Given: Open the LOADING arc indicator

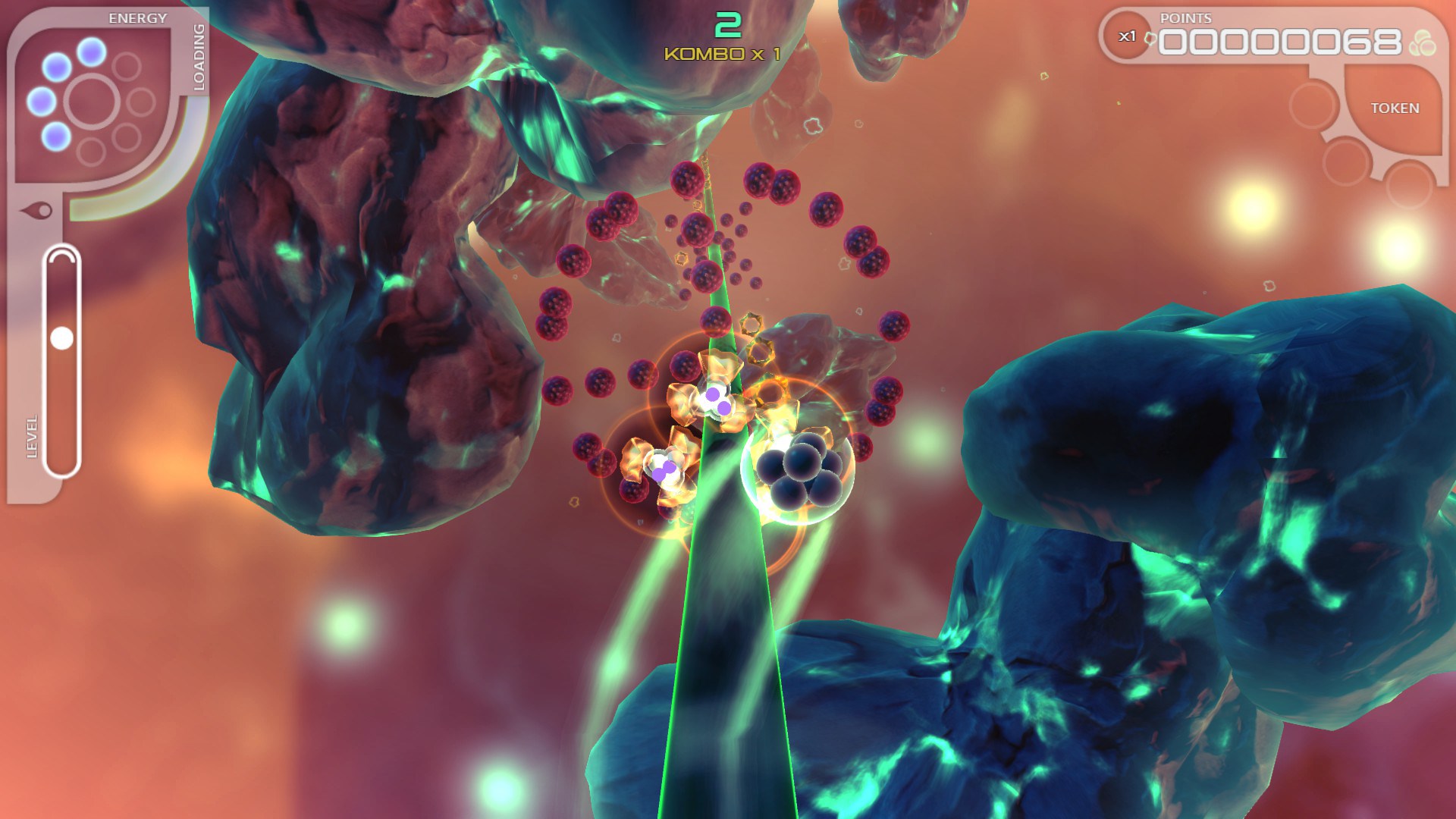Looking at the screenshot, I should (200, 58).
